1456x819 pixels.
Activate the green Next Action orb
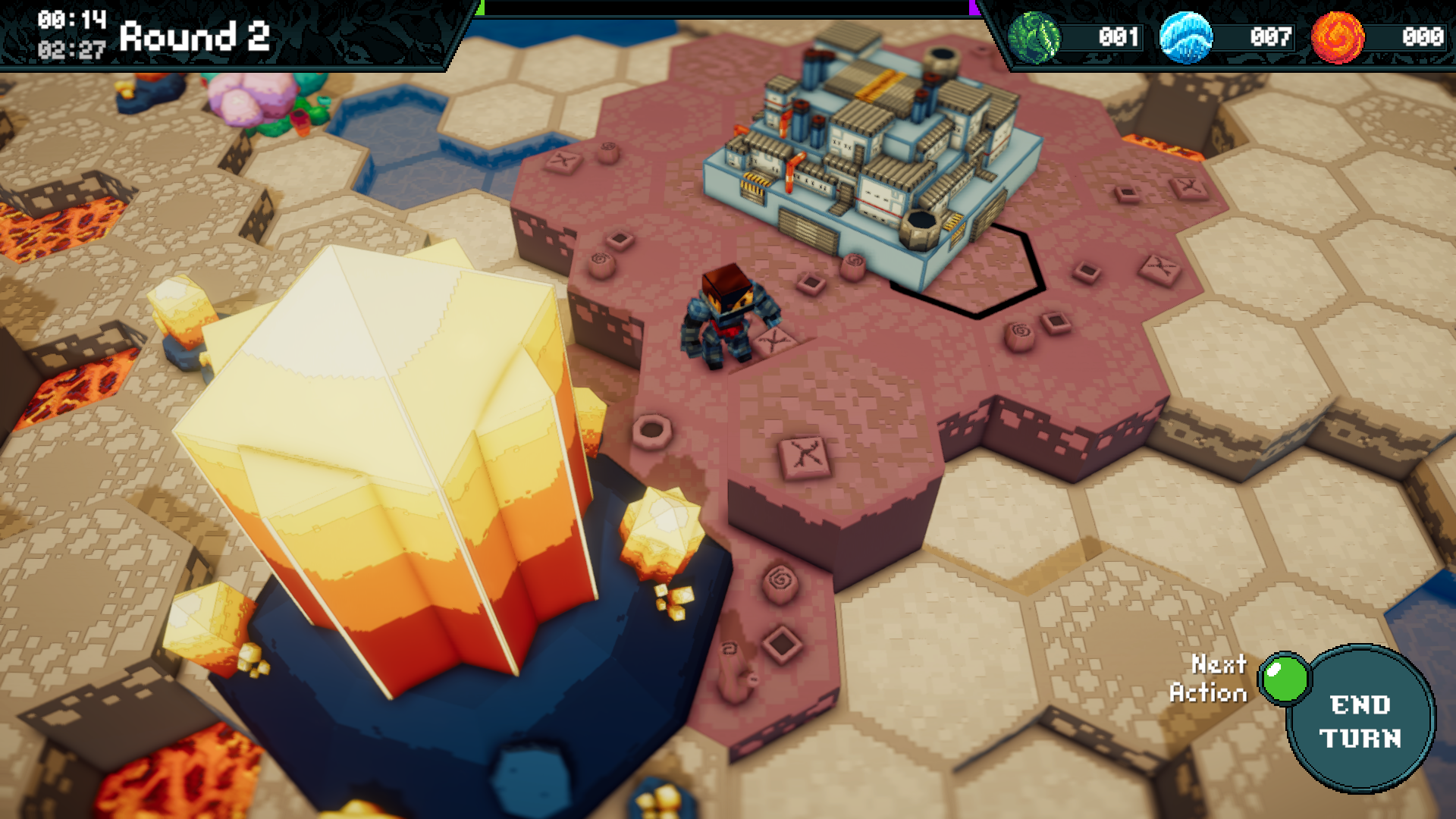click(x=1285, y=677)
